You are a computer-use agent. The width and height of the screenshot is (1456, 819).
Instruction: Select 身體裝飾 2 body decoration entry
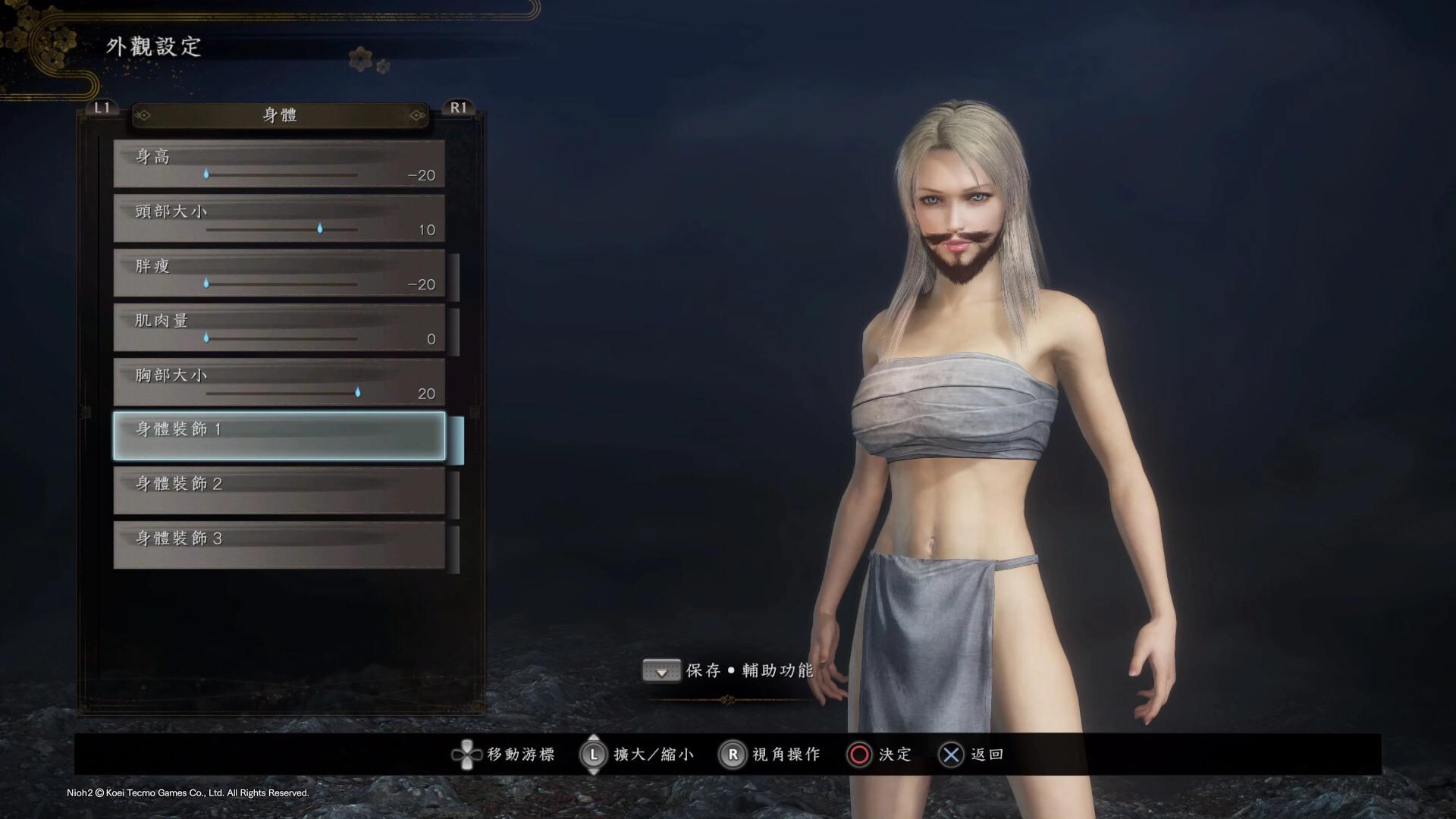279,491
